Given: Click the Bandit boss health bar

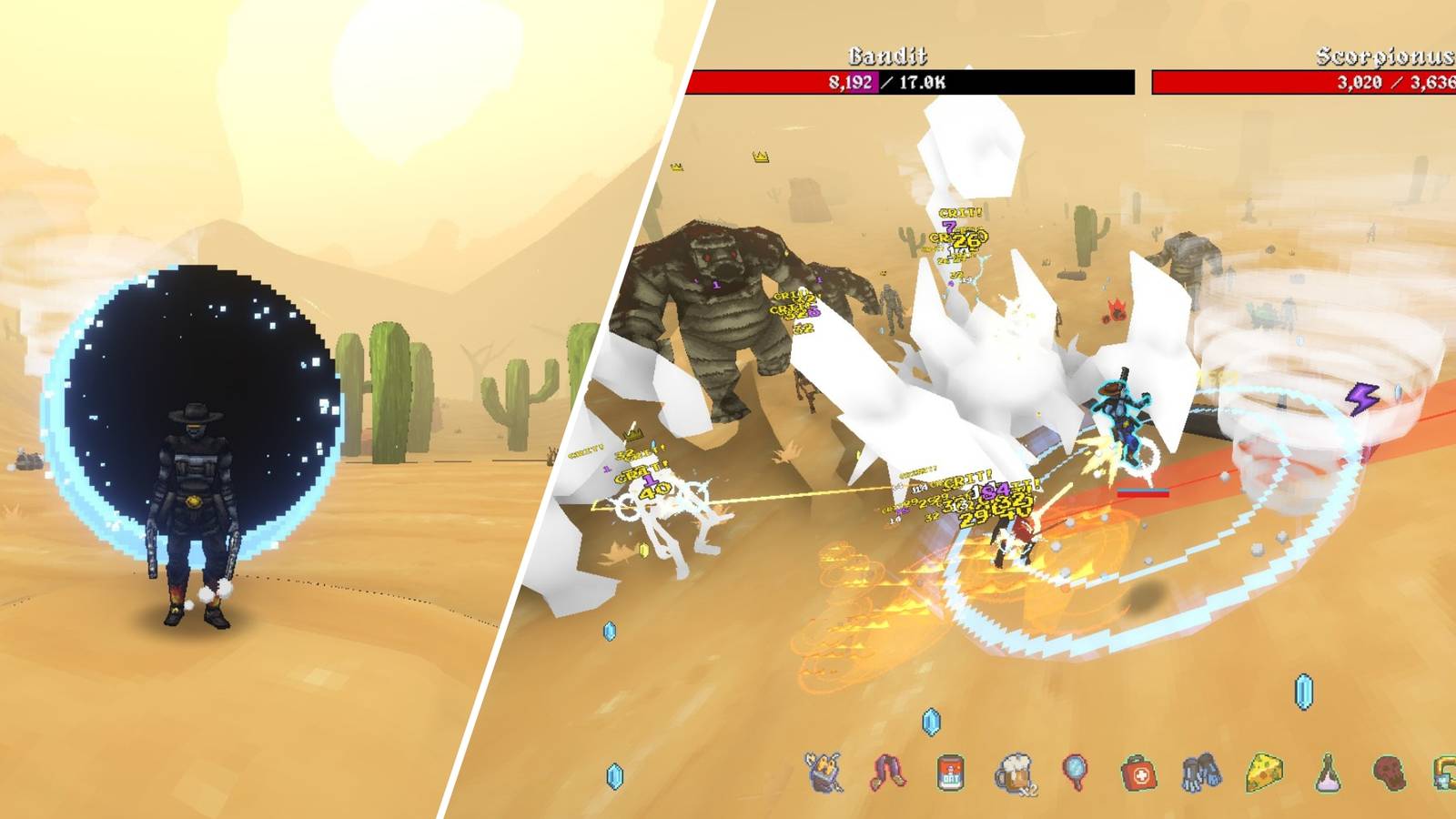Looking at the screenshot, I should (x=910, y=83).
